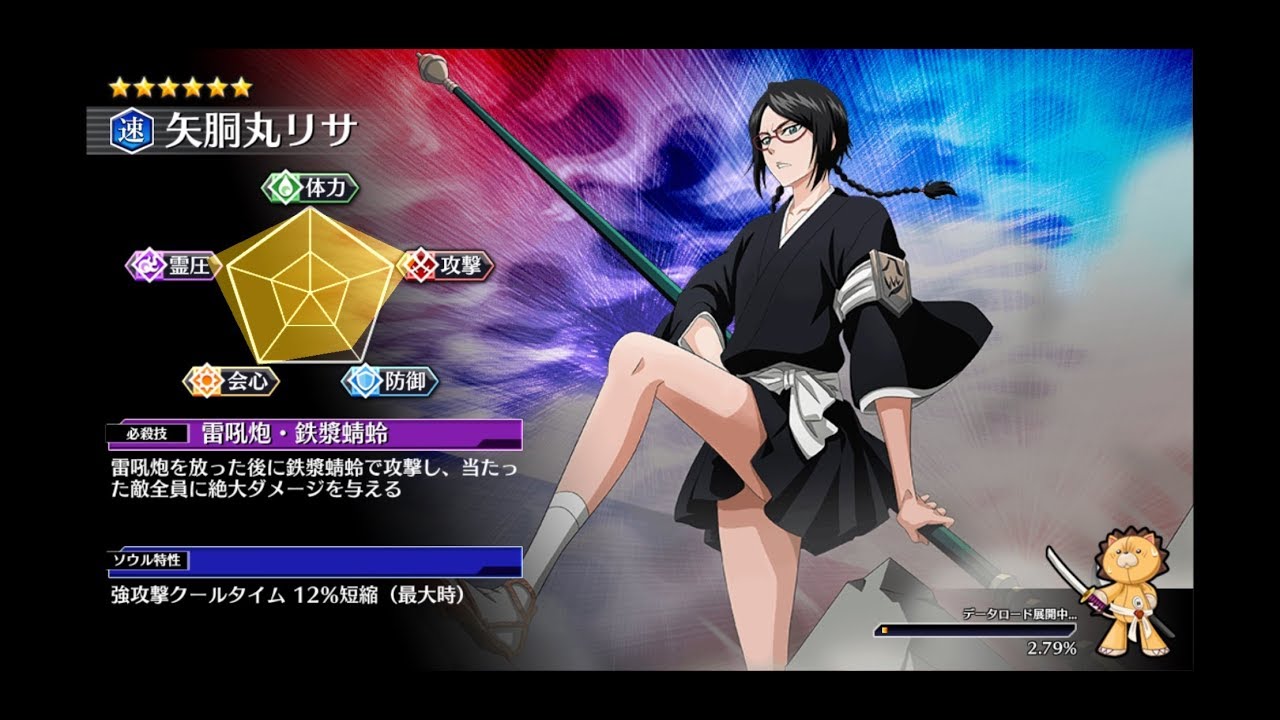The image size is (1280, 720).
Task: Click the 2.79% loading progress bar
Action: (1000, 630)
